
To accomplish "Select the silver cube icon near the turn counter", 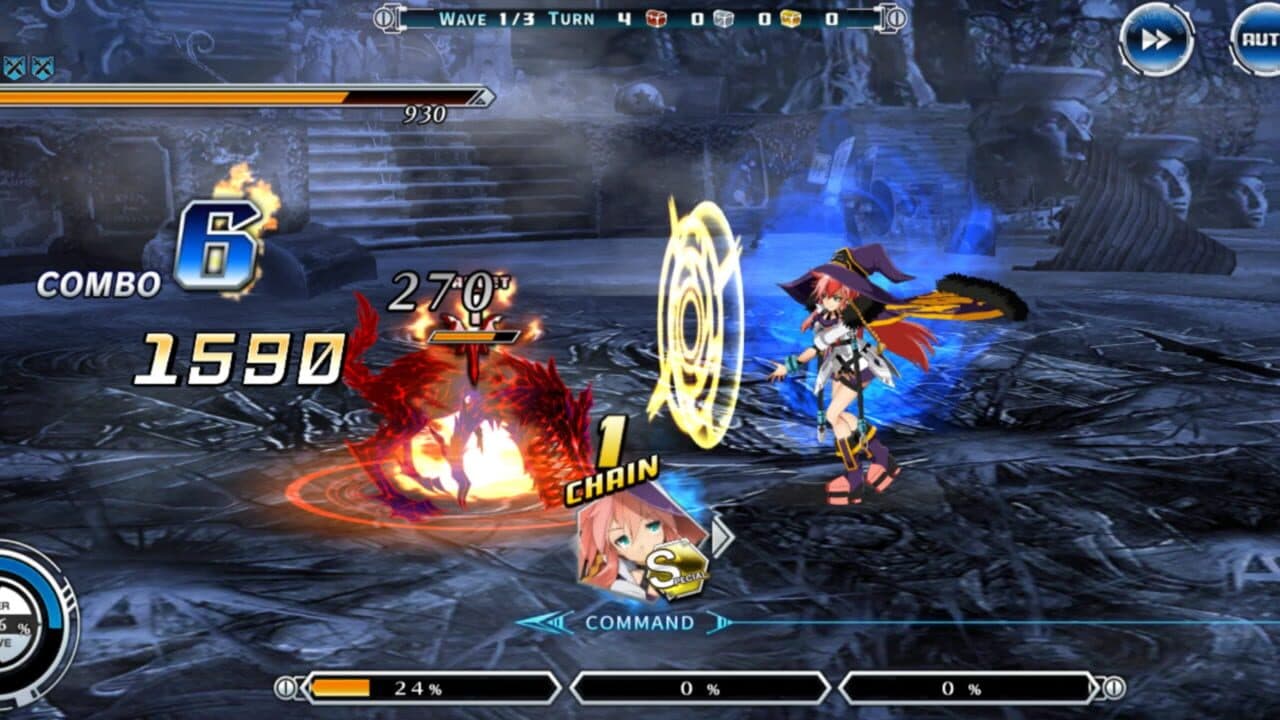I will 723,18.
